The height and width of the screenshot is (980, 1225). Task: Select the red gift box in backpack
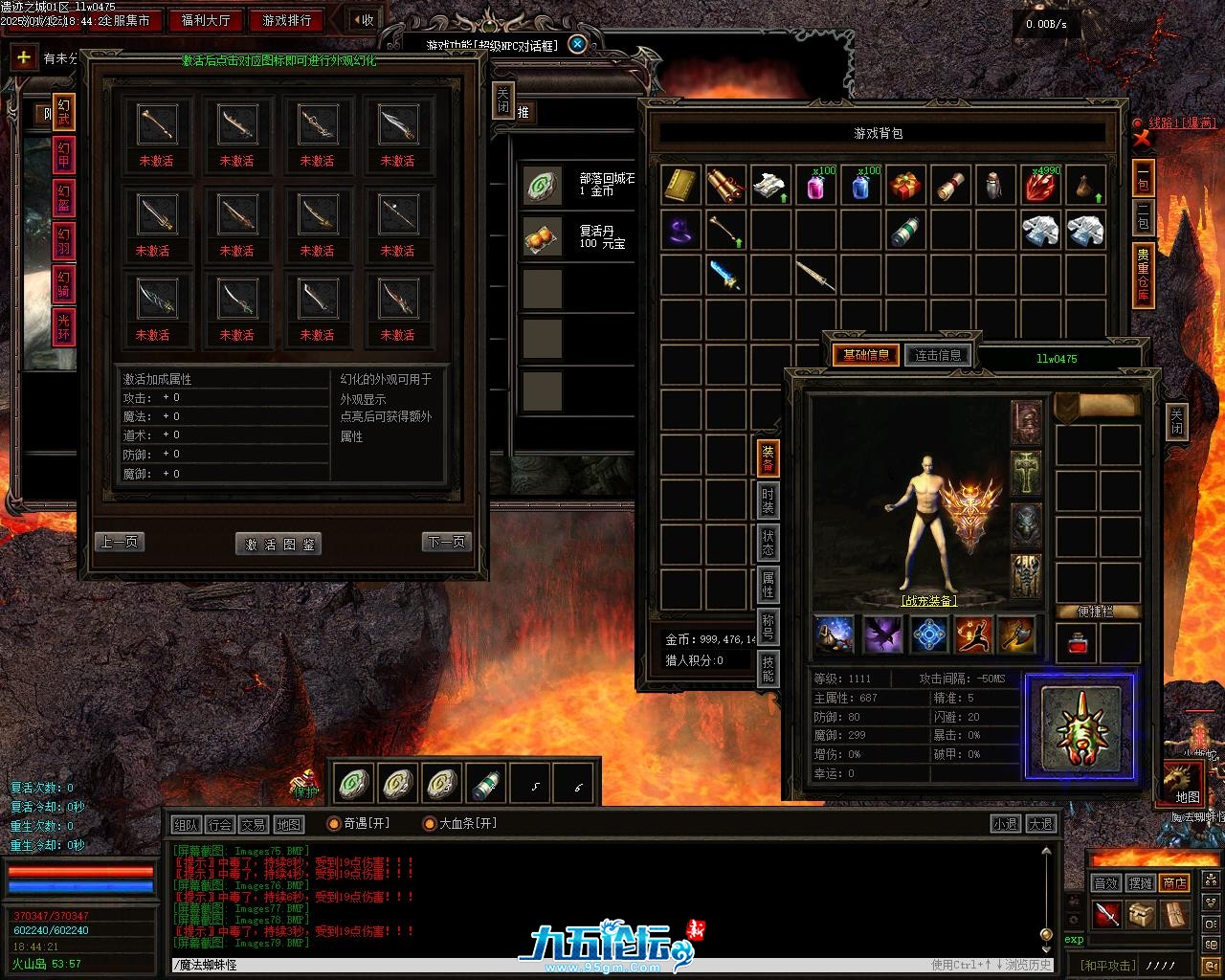[x=904, y=186]
